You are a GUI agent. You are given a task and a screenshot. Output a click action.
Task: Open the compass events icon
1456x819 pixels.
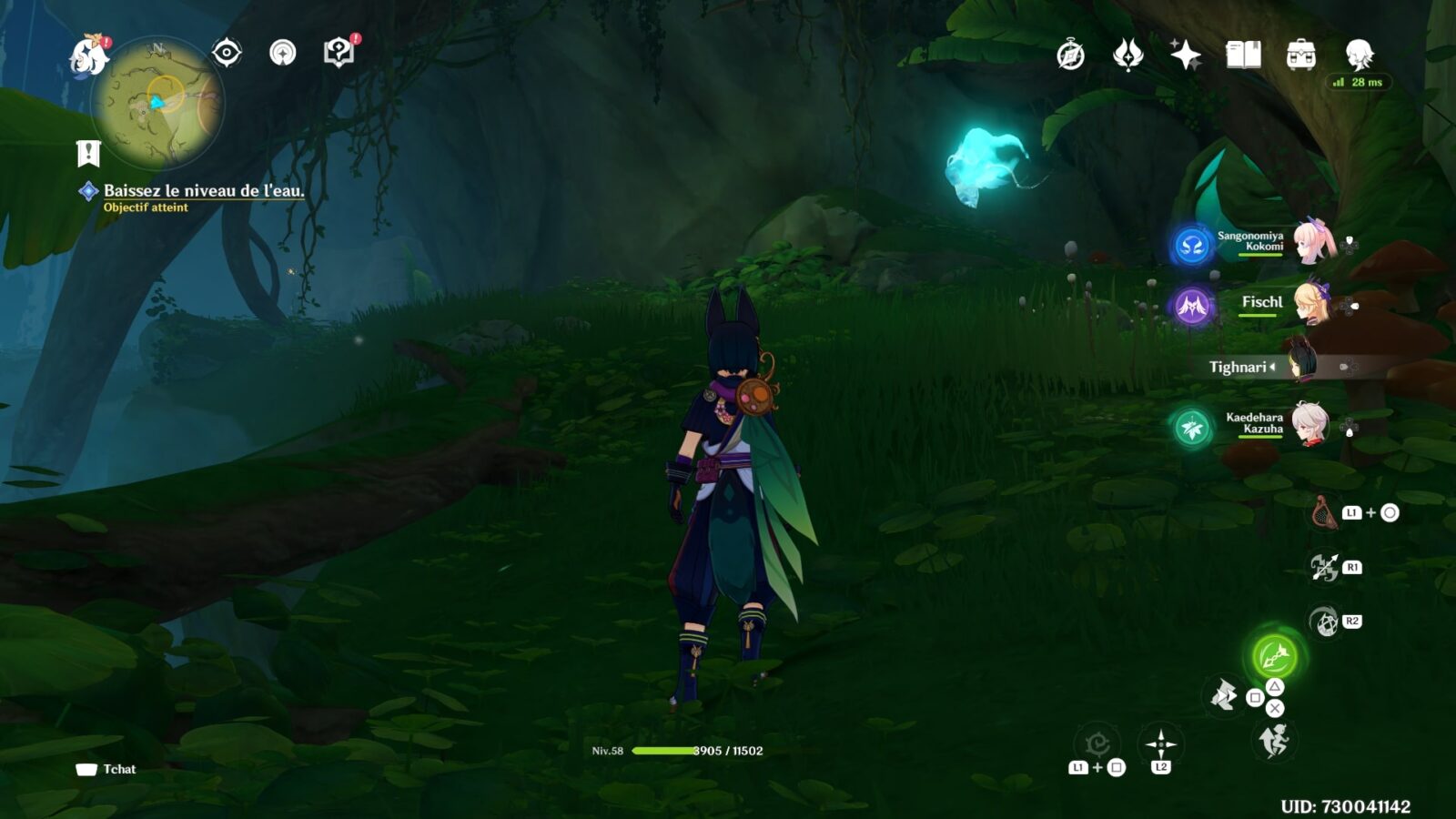[1070, 56]
